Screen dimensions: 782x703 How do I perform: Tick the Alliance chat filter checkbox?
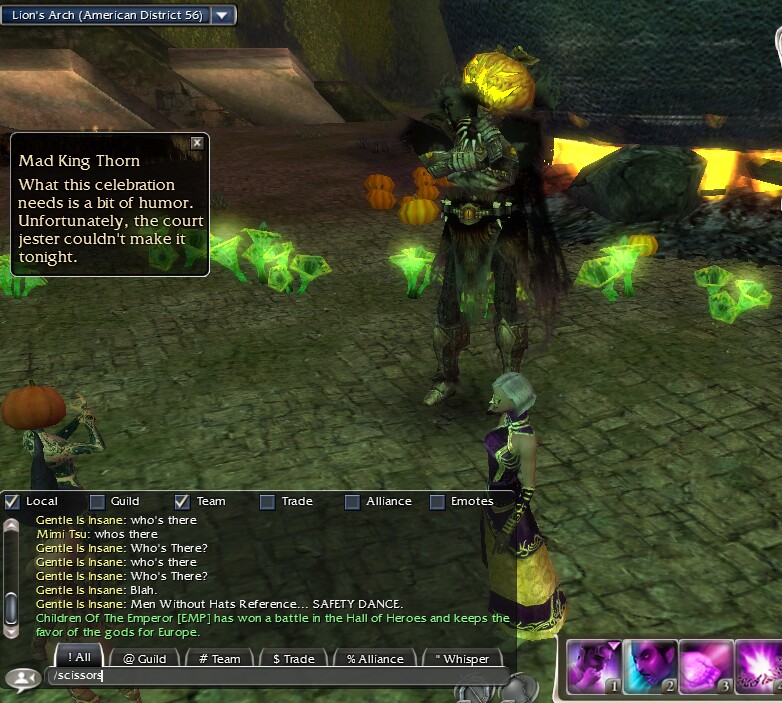352,501
